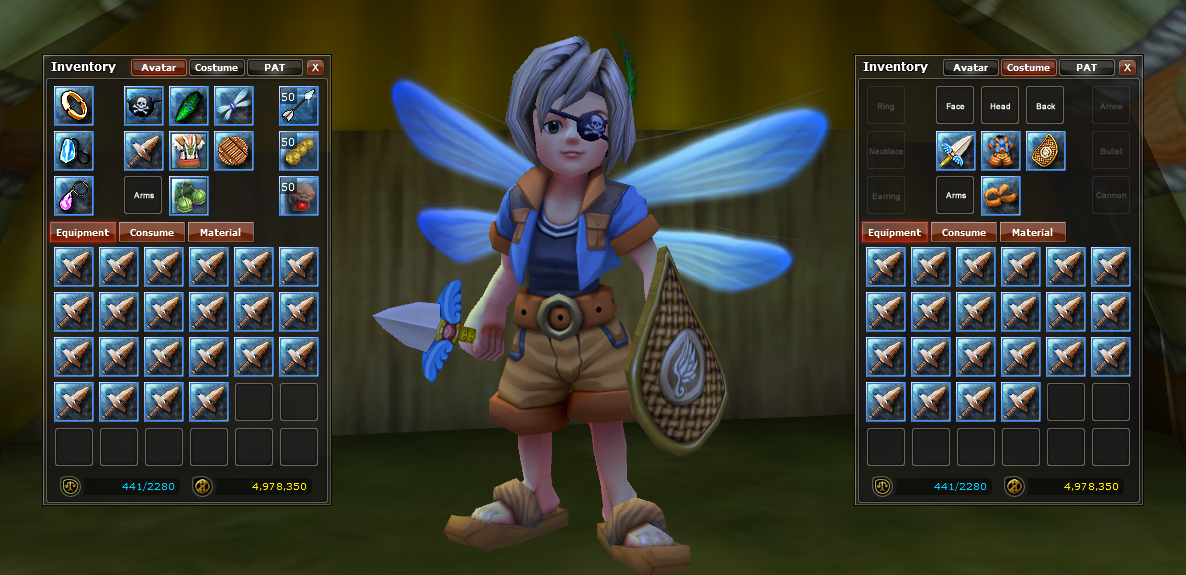Select the pink gem earring slot
The width and height of the screenshot is (1186, 575).
point(74,195)
